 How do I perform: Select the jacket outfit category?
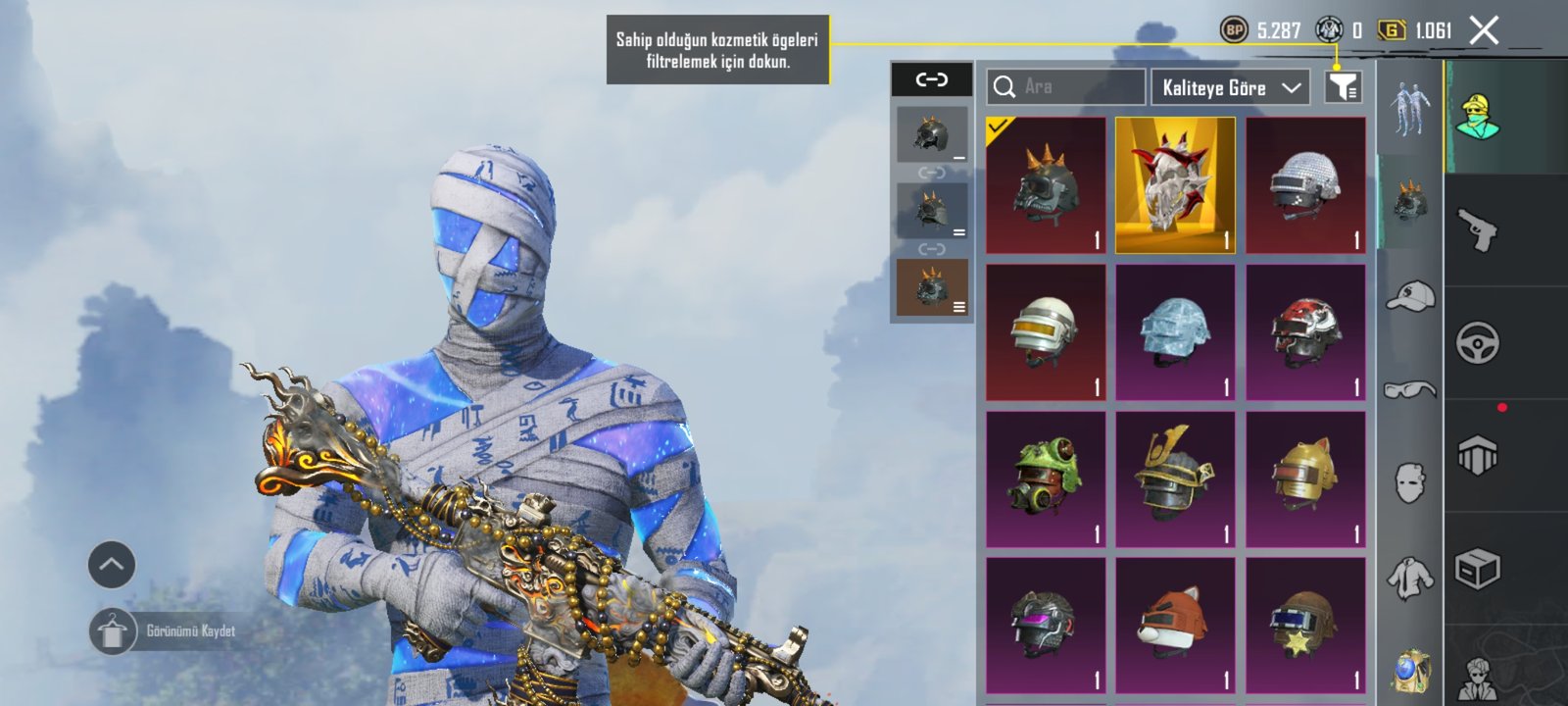click(x=1409, y=578)
